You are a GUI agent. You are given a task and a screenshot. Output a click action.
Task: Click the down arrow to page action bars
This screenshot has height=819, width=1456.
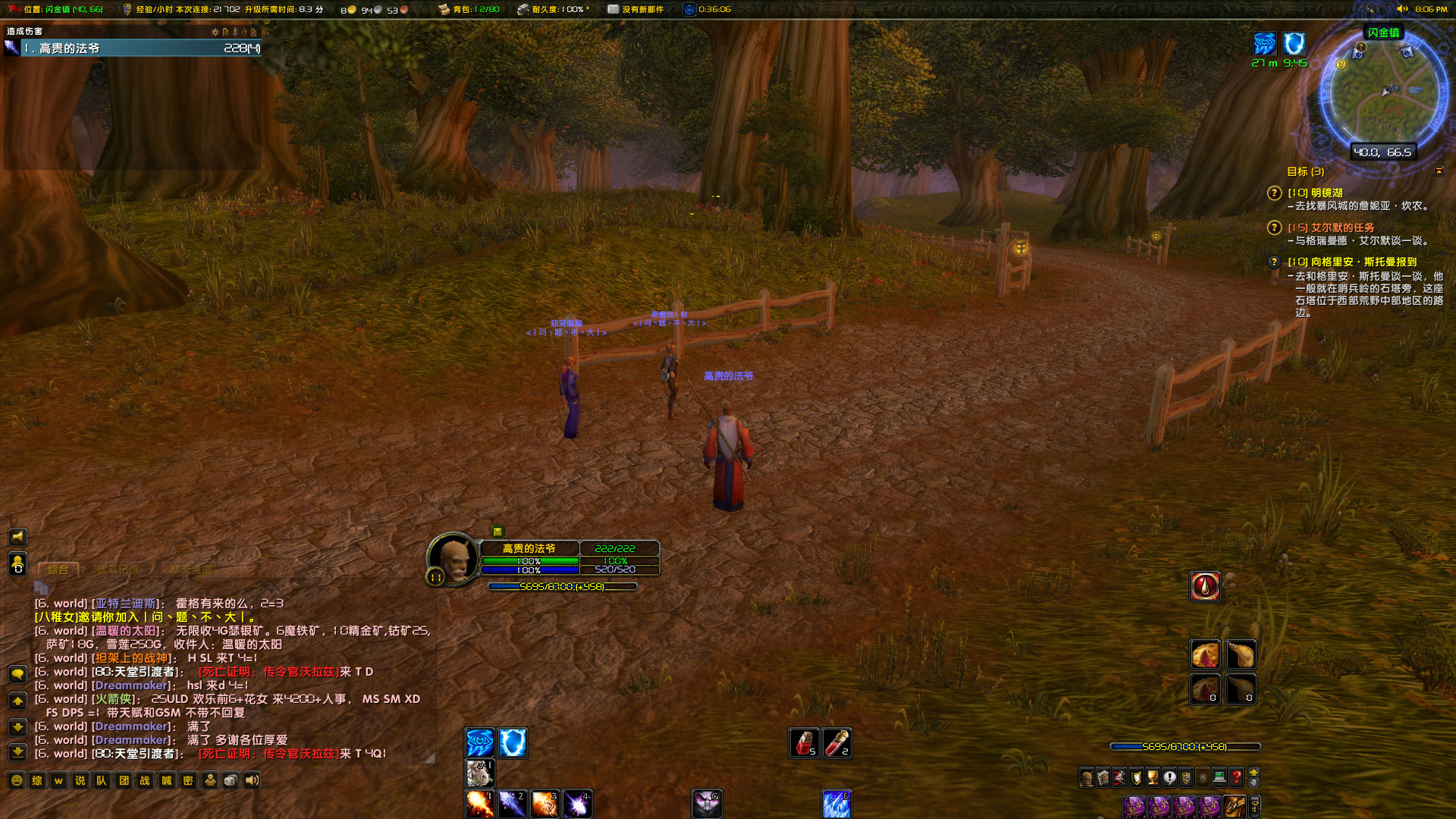click(1254, 783)
